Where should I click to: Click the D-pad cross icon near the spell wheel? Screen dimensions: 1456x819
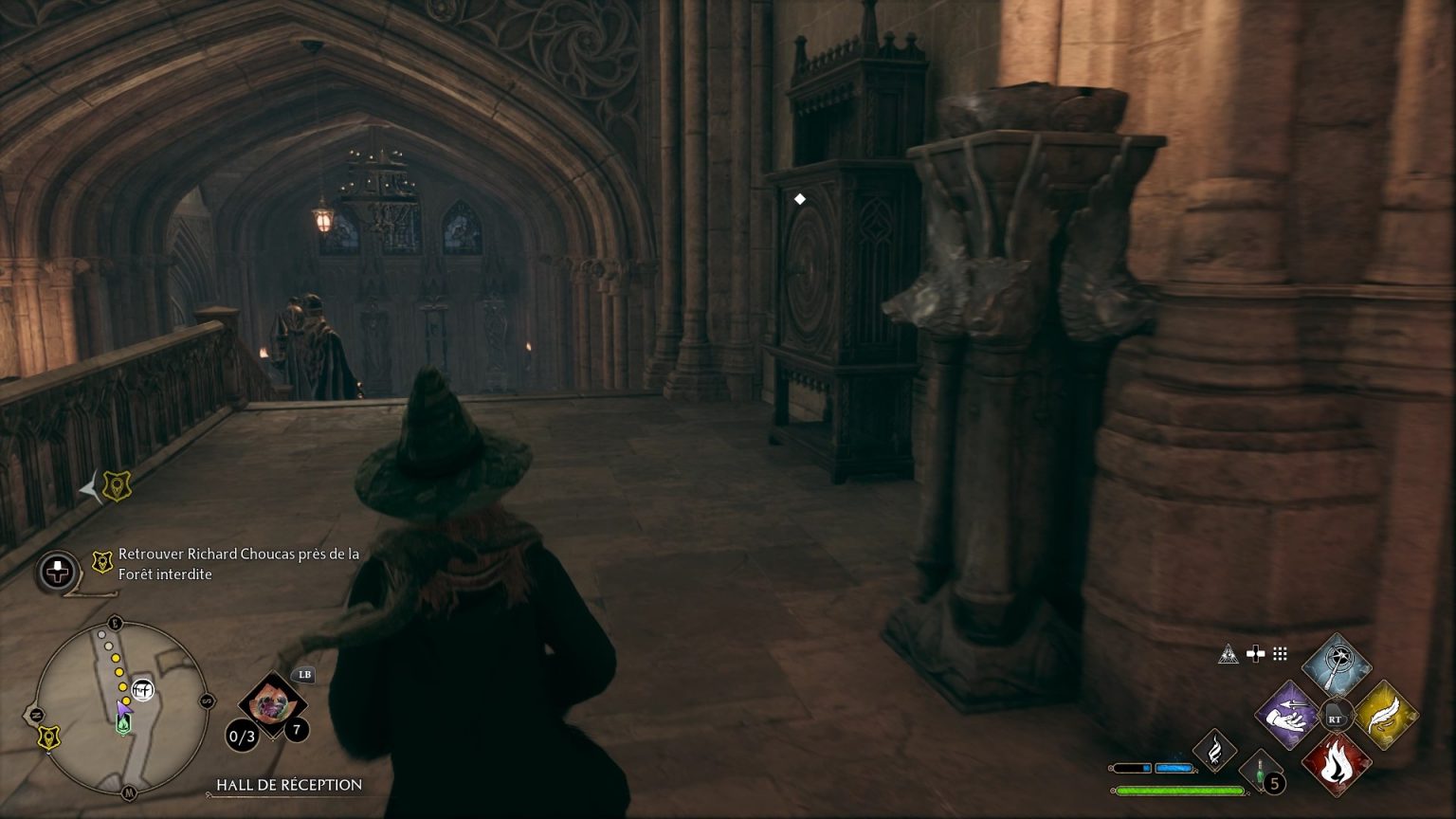point(1256,653)
